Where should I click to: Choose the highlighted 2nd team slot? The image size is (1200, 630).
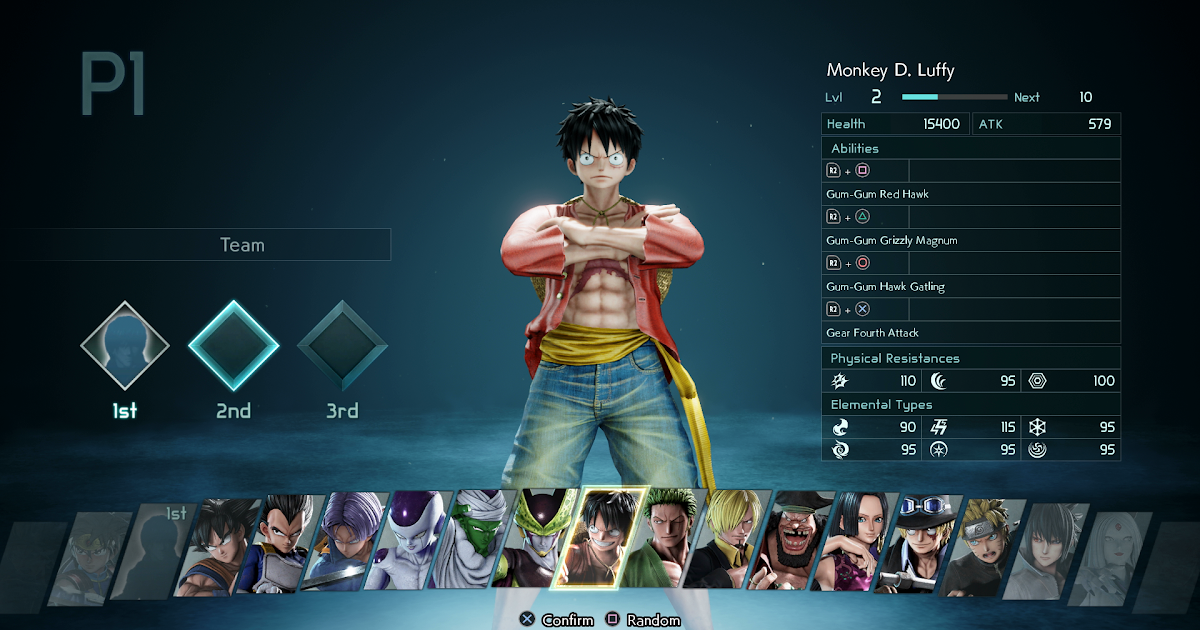click(233, 346)
